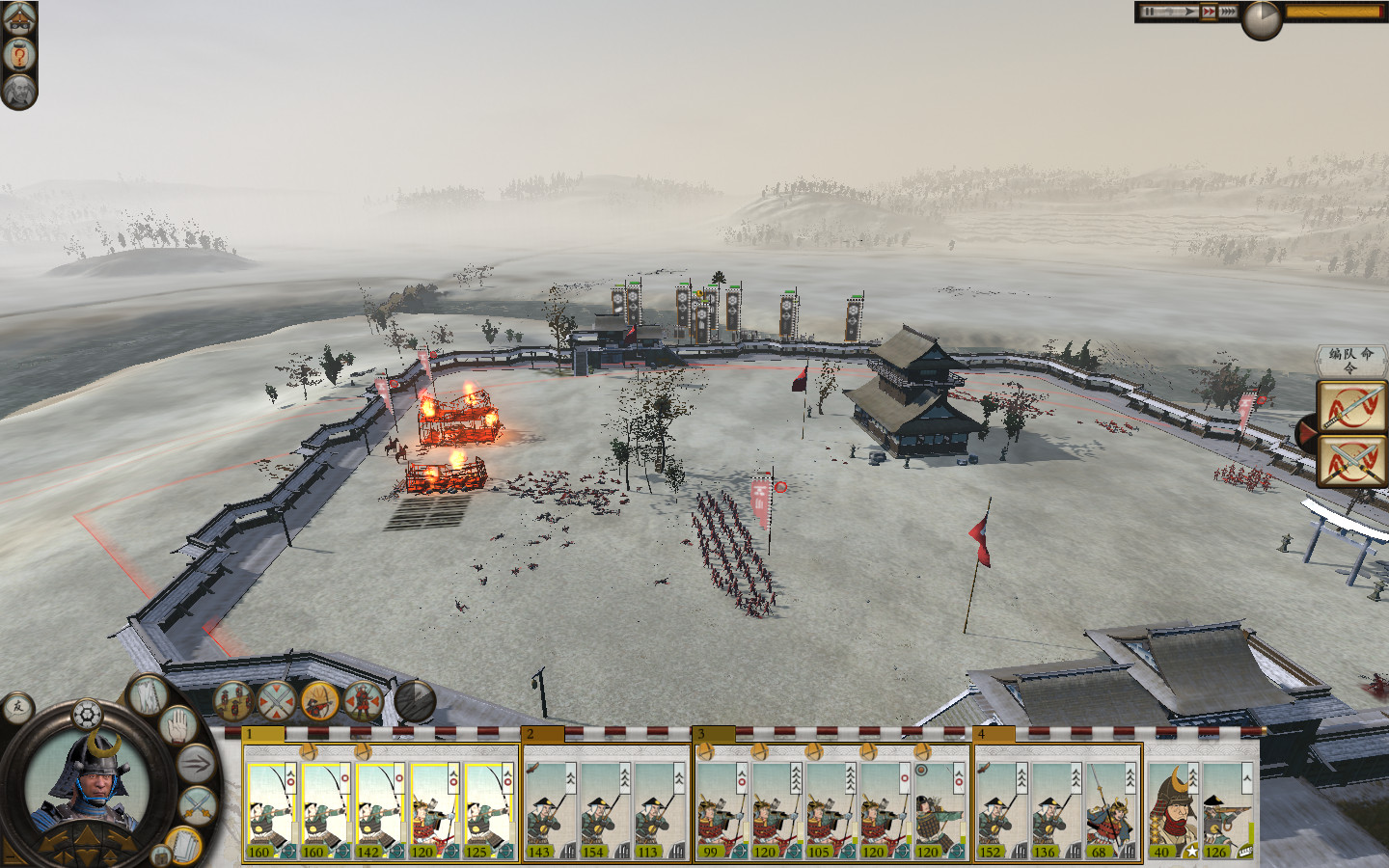Screen dimensions: 1389x868
Task: Activate the archer fire arrows ability
Action: tap(320, 701)
